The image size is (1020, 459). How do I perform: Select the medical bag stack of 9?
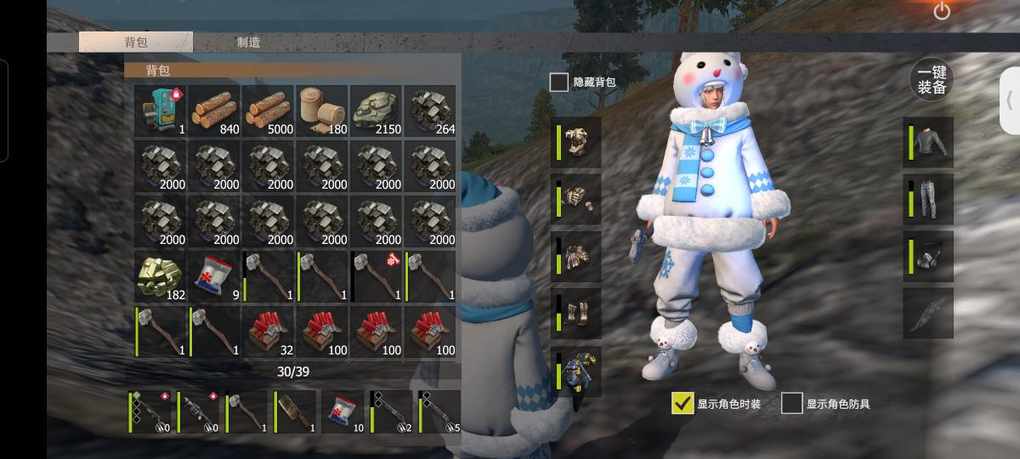(x=215, y=276)
